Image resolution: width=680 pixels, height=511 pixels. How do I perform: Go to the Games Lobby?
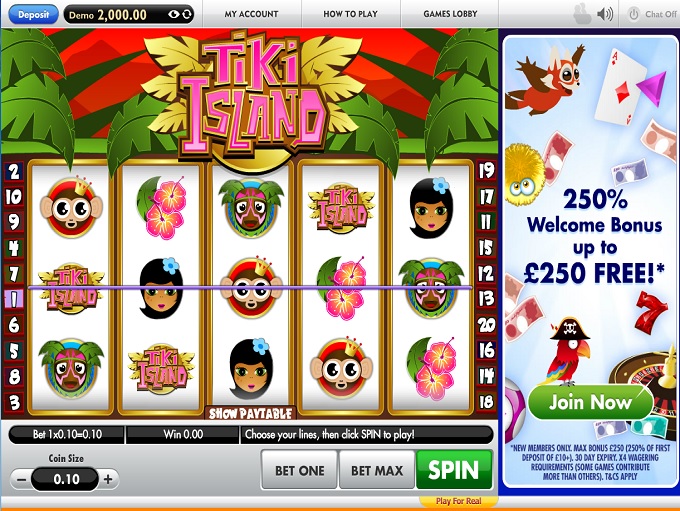pyautogui.click(x=450, y=15)
